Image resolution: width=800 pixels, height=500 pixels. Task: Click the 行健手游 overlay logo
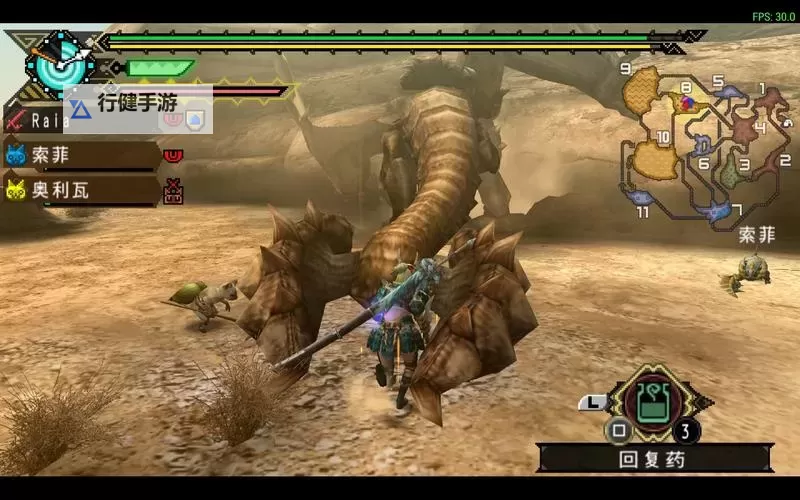click(138, 103)
